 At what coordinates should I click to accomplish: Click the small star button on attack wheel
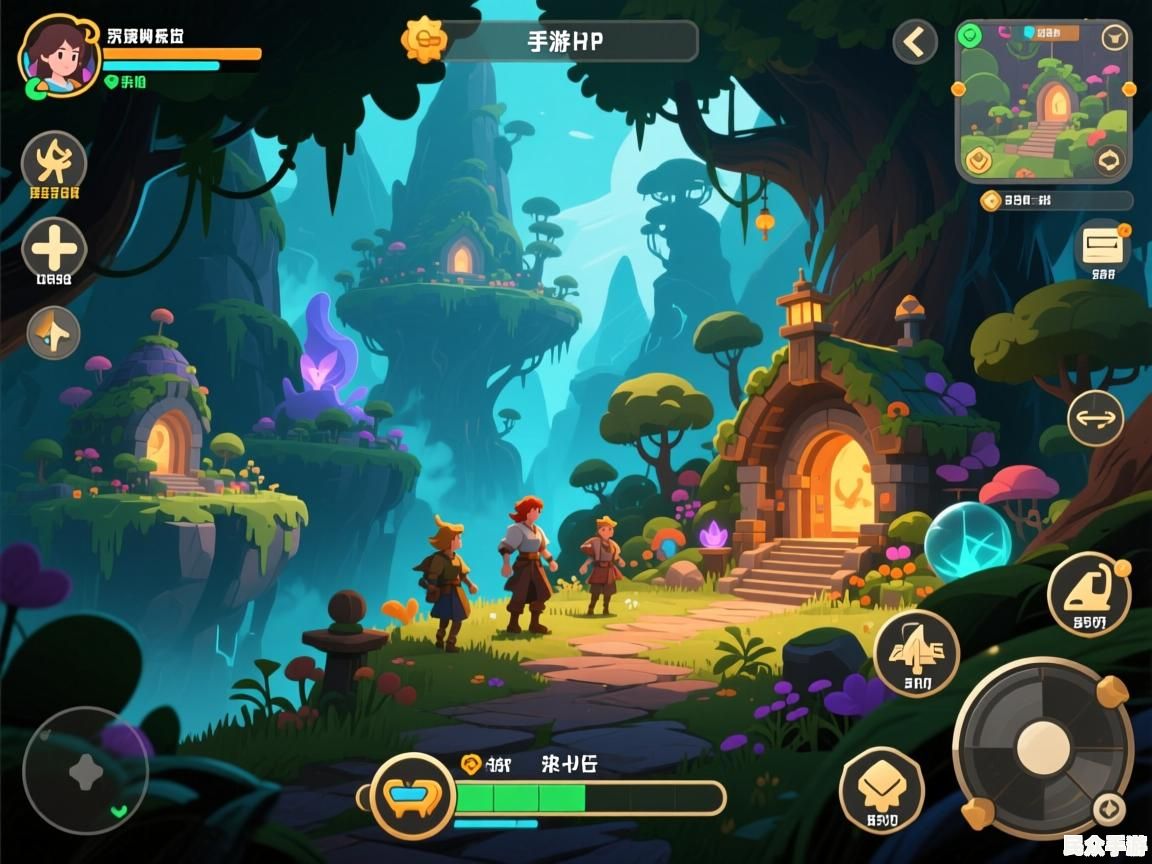[1107, 808]
